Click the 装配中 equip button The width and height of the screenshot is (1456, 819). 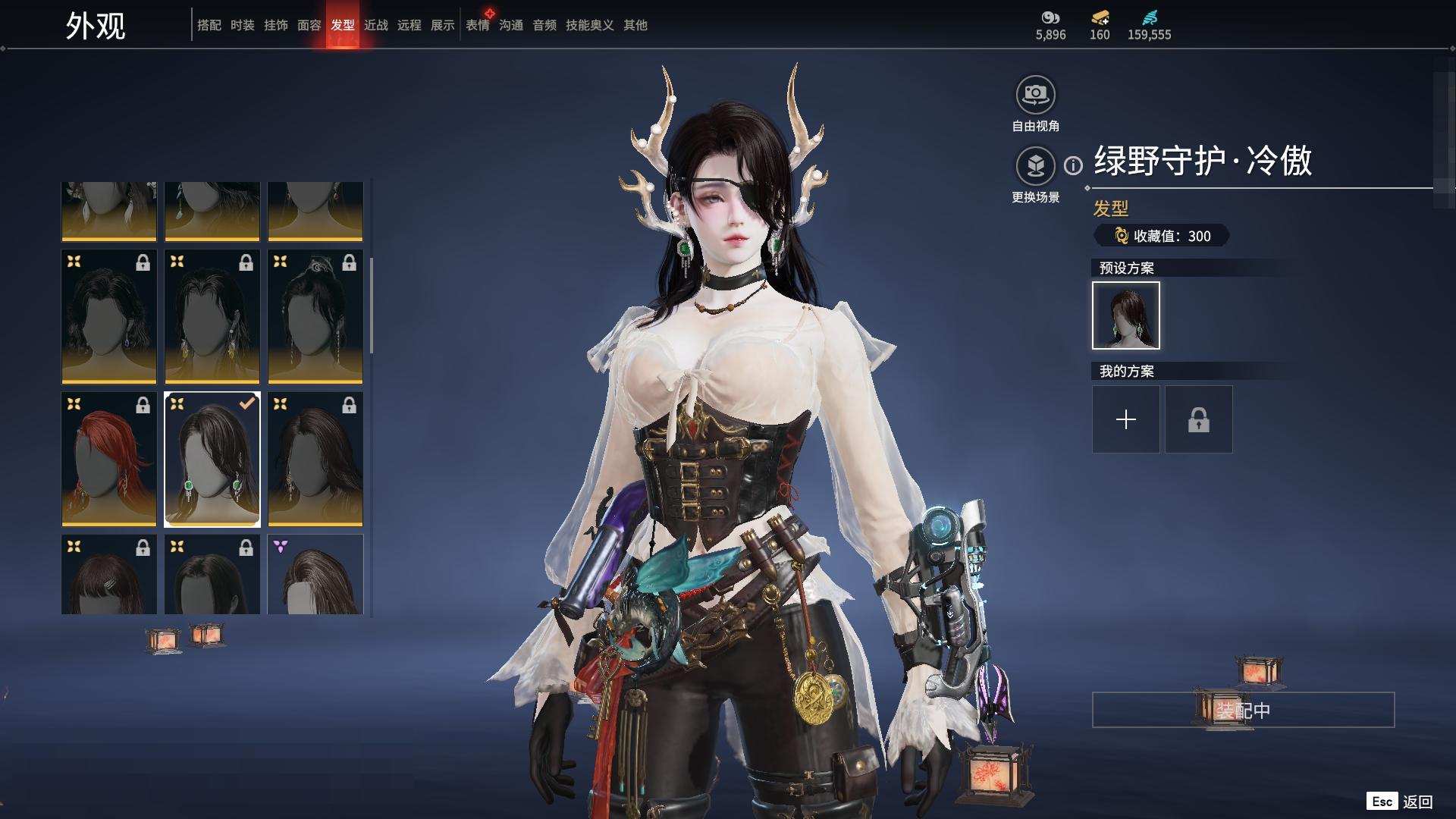tap(1242, 710)
